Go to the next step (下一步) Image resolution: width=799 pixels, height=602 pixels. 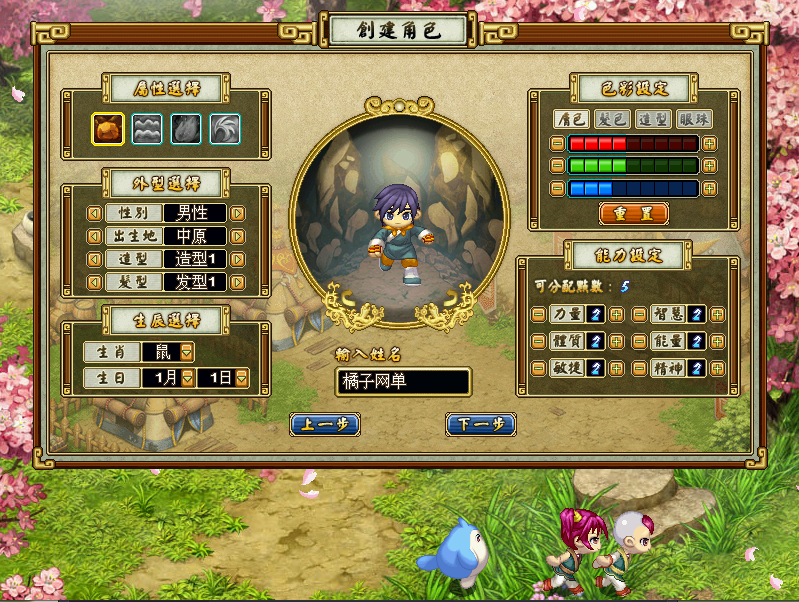pos(480,424)
